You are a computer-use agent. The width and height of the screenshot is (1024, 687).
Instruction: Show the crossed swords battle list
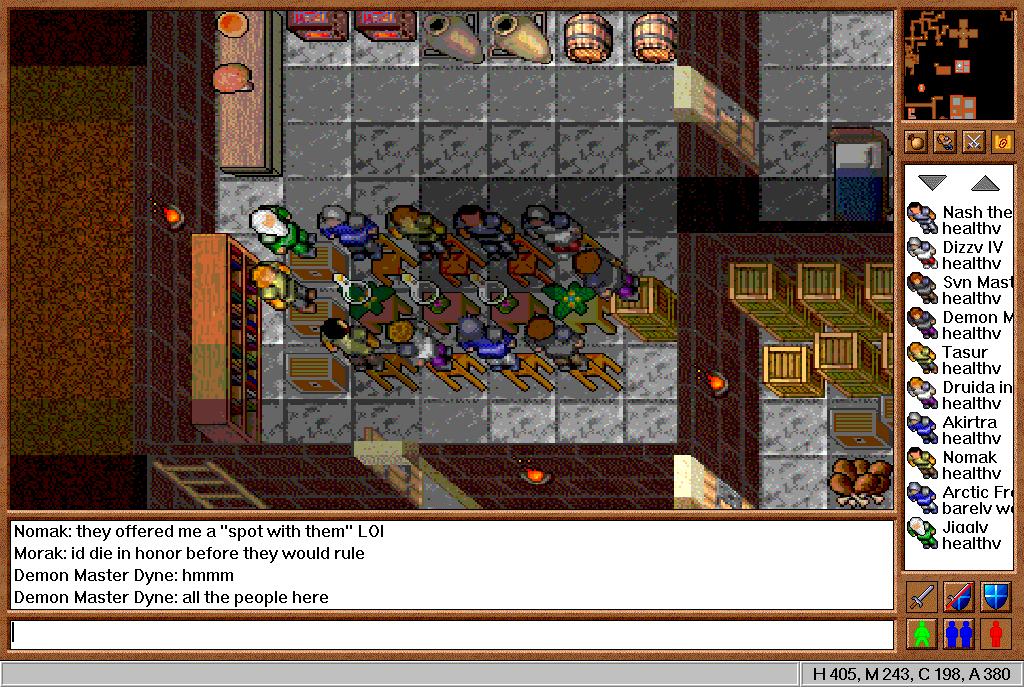coord(973,142)
